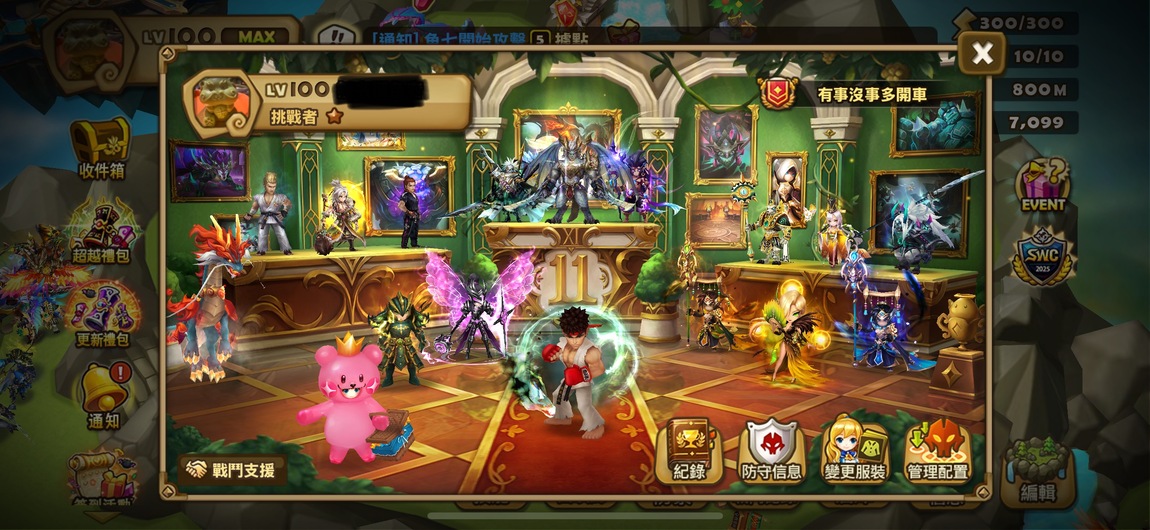Open the 收件箱 inbox chest
The image size is (1150, 530).
[x=101, y=148]
